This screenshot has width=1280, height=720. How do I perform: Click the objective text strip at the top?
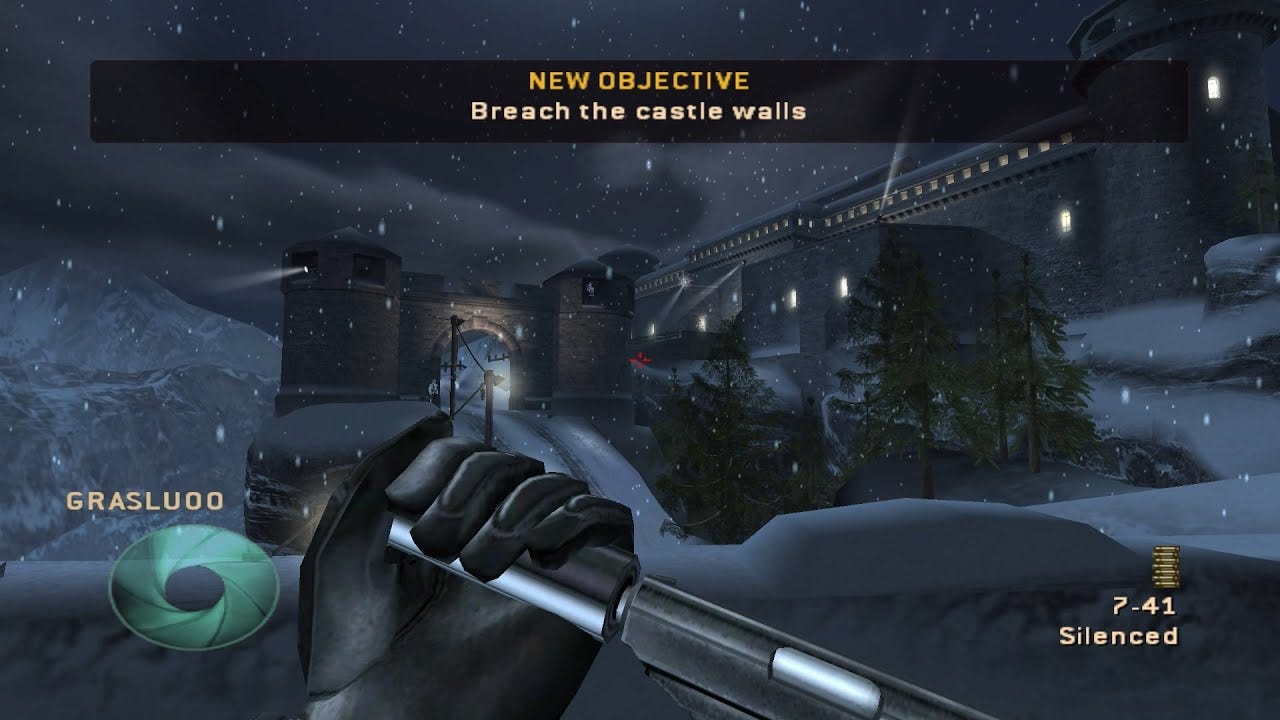640,100
